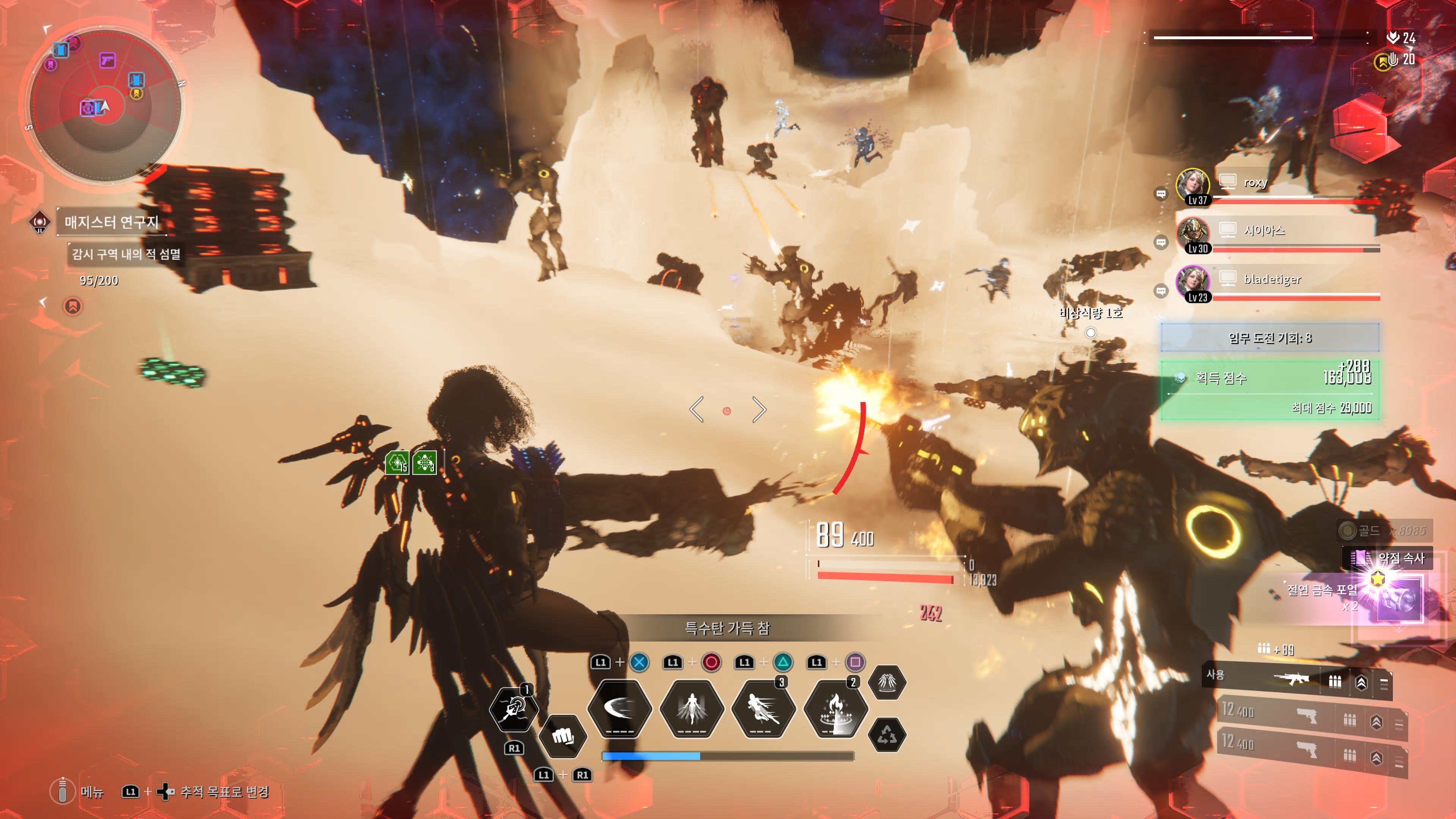Select party member 시아스
Screen dimensions: 1456x819
[1264, 230]
